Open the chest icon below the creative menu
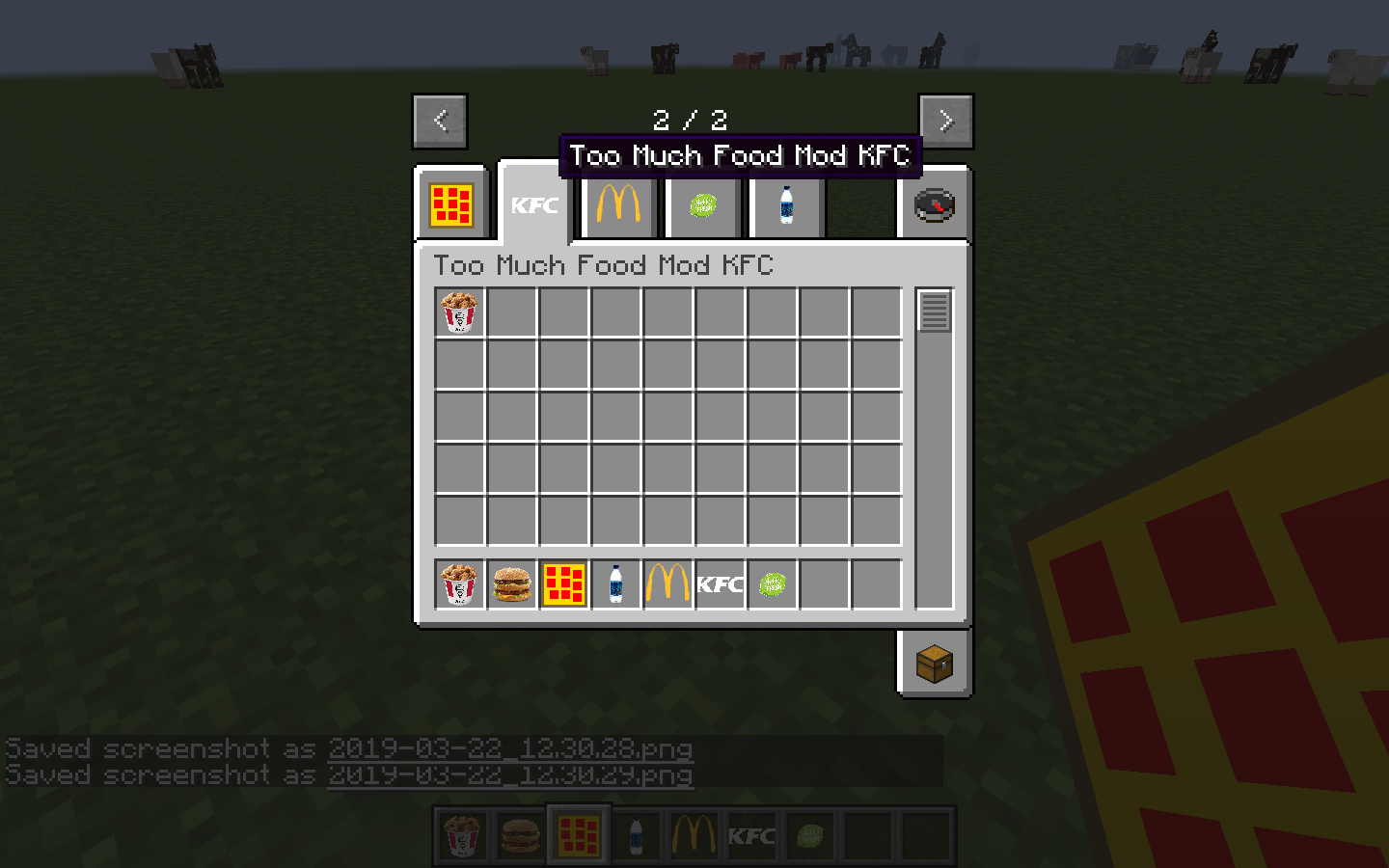 (x=933, y=663)
